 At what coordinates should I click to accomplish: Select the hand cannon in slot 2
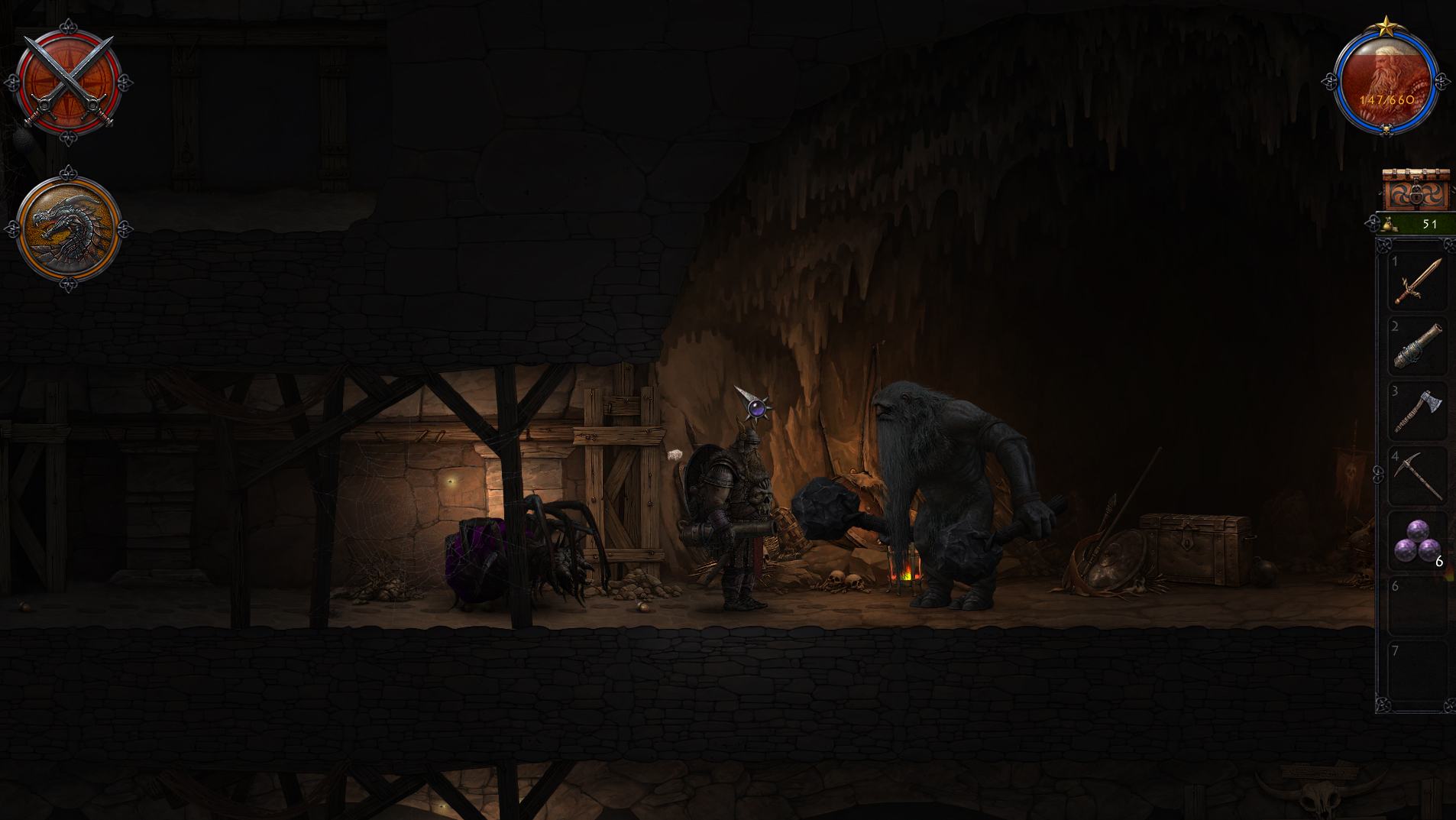click(x=1418, y=346)
